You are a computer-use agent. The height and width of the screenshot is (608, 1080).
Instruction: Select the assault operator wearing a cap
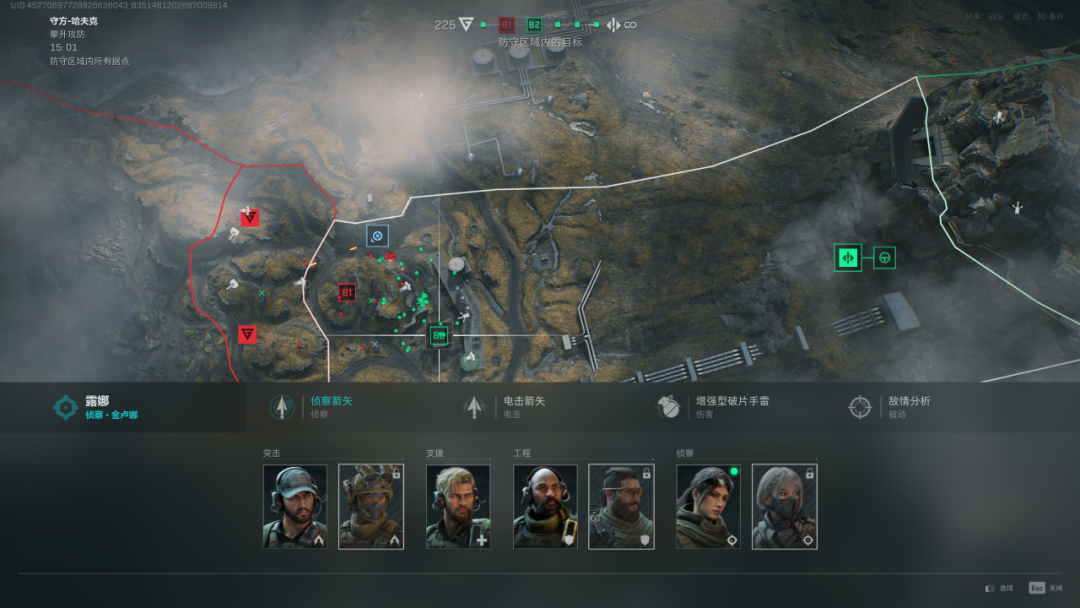[x=295, y=506]
